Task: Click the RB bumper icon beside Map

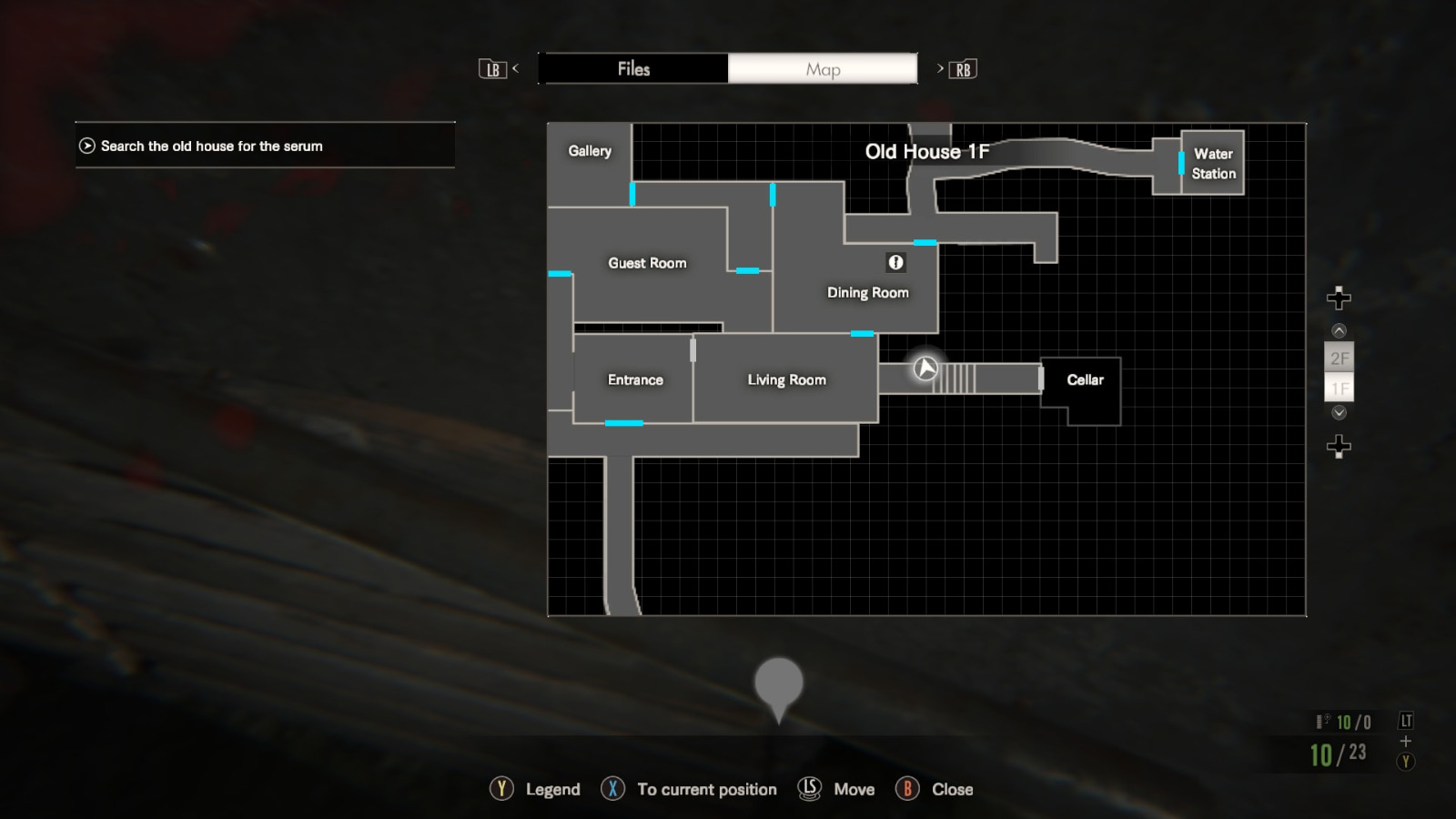Action: coord(964,68)
